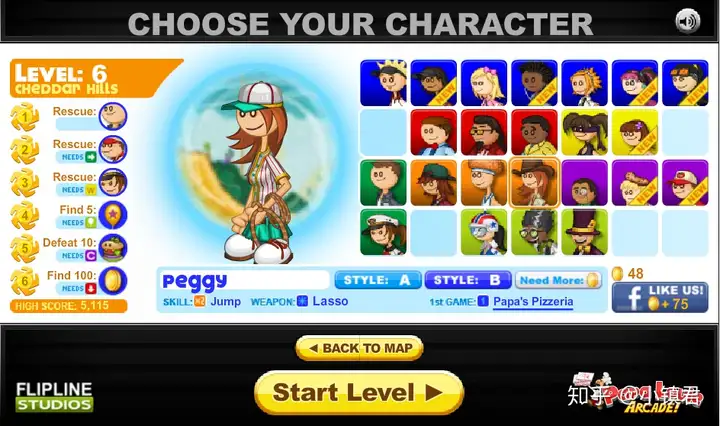Go back to the map
Screen dimensions: 720x426
360,348
